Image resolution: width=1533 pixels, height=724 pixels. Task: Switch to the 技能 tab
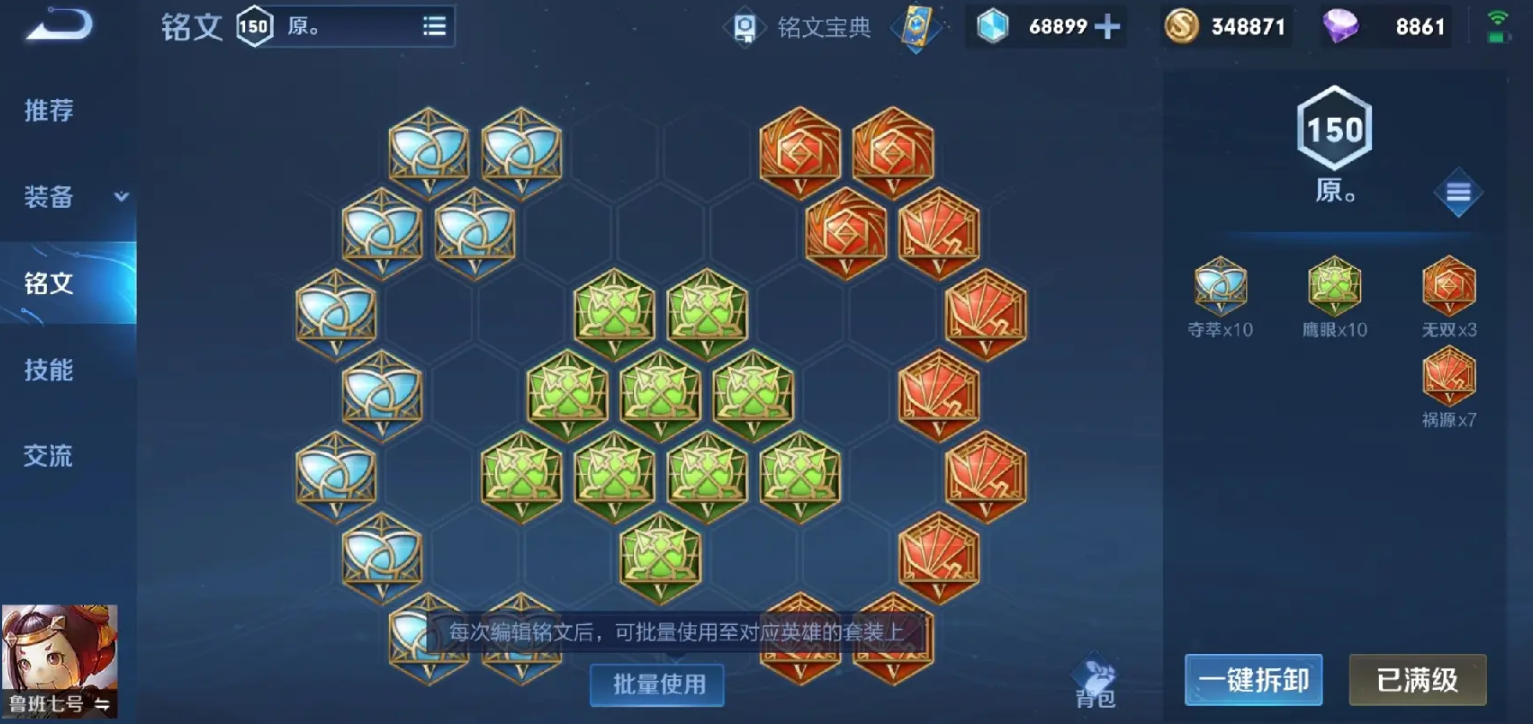coord(47,370)
